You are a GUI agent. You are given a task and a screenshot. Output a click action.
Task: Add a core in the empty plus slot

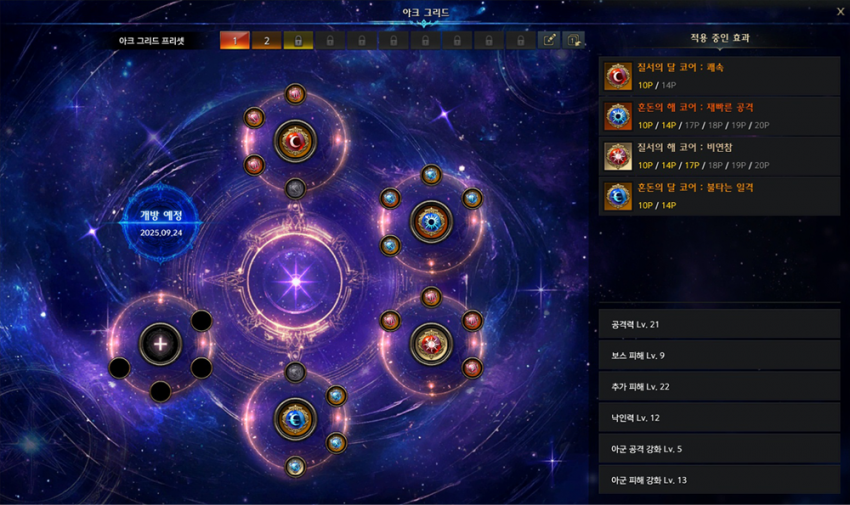coord(160,344)
